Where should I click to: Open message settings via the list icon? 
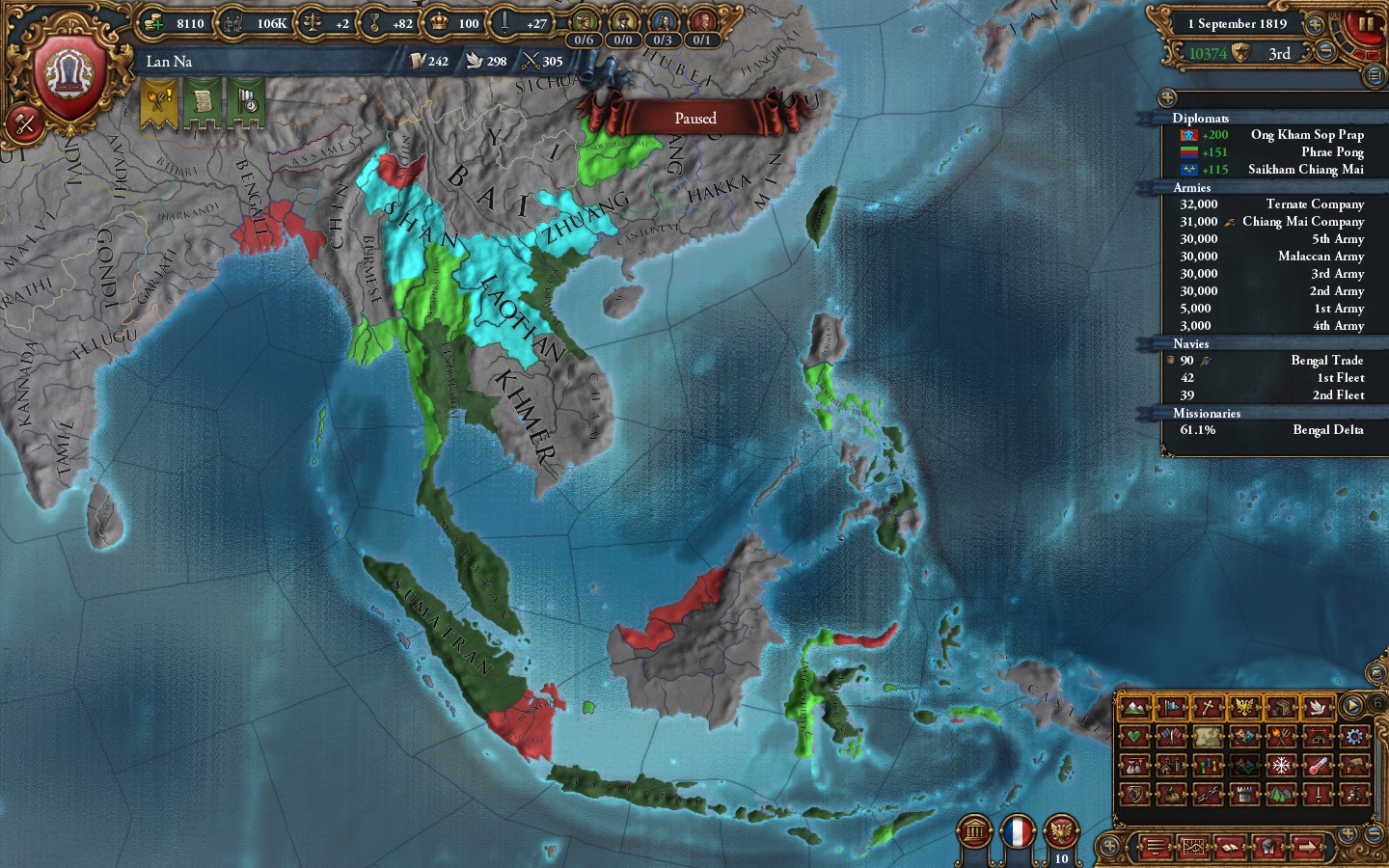[x=1154, y=847]
